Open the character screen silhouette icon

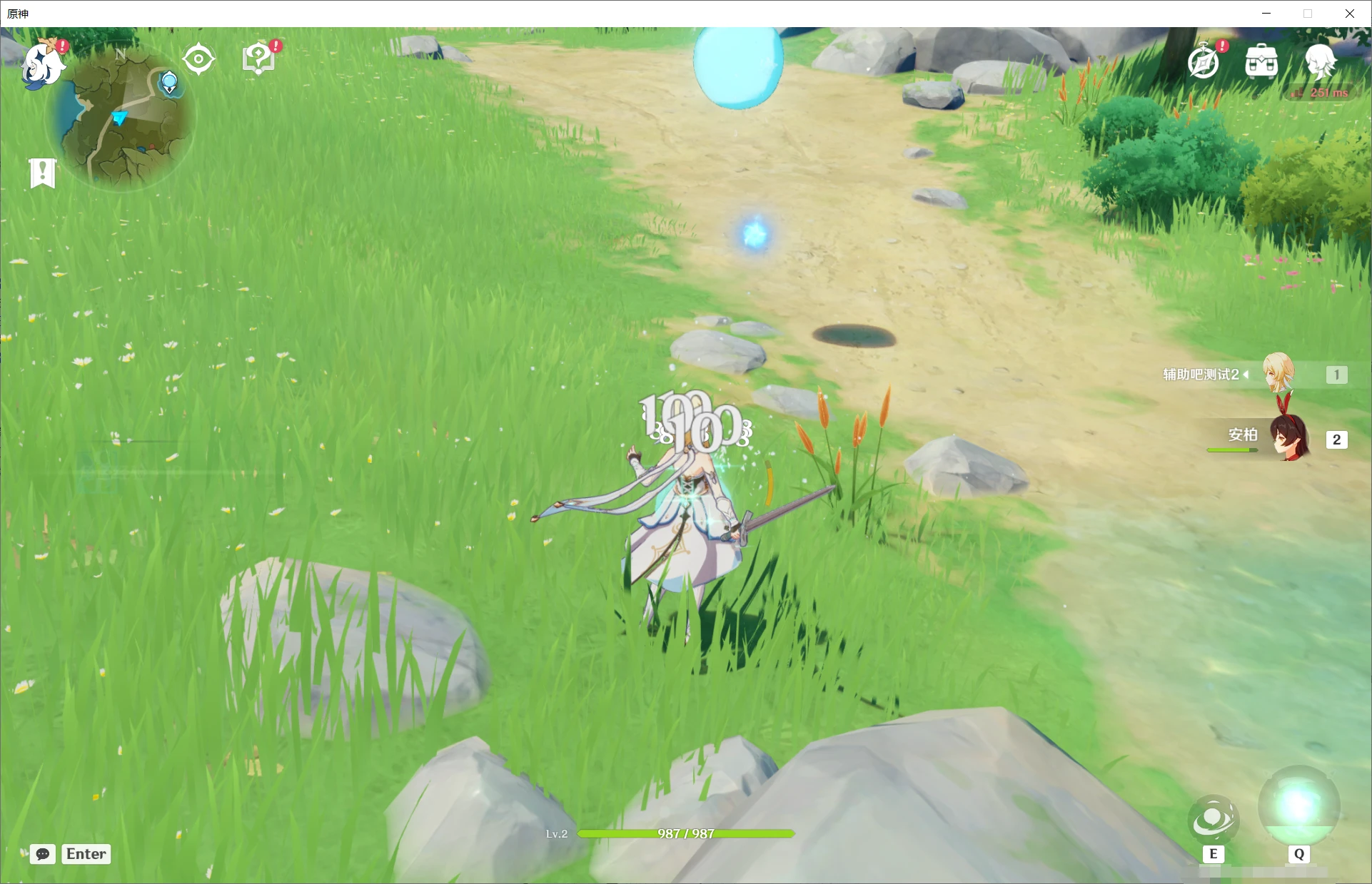(1321, 63)
